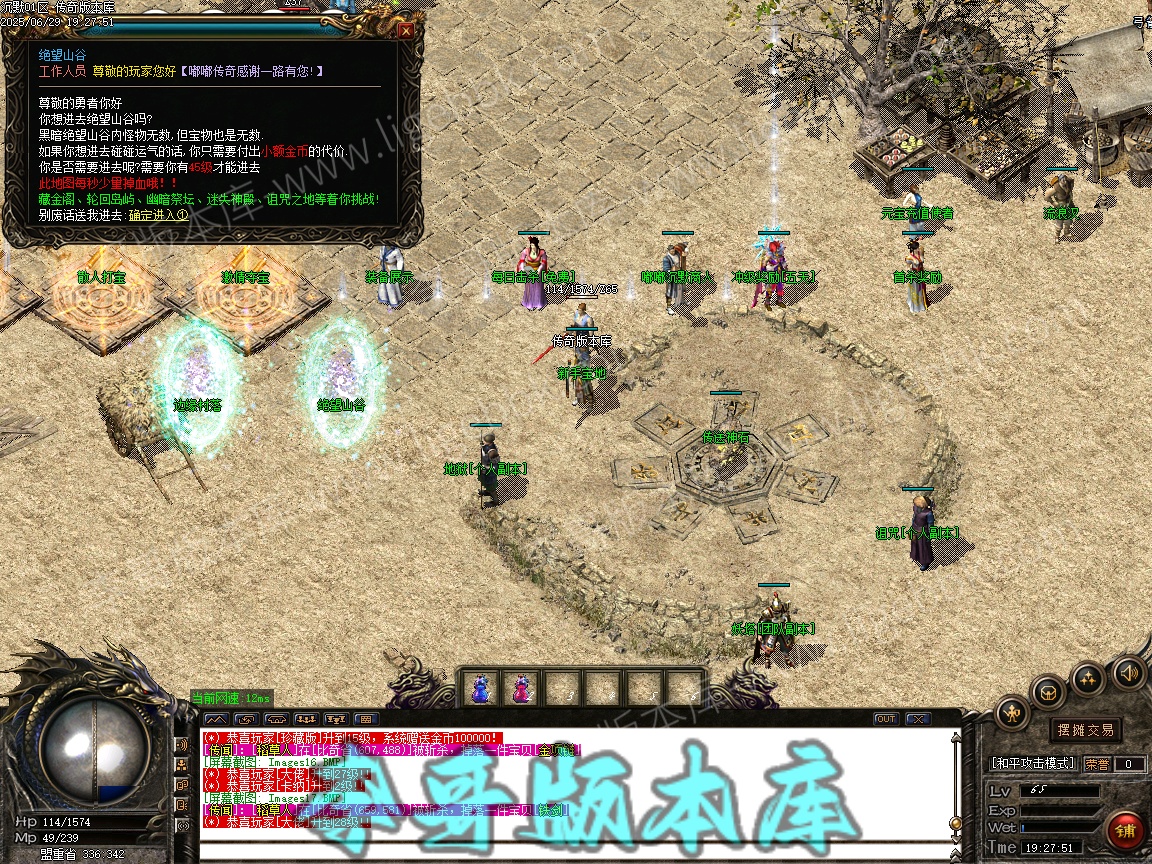The image size is (1152, 864).
Task: Choose the 确定进入 dialogue link
Action: point(158,215)
